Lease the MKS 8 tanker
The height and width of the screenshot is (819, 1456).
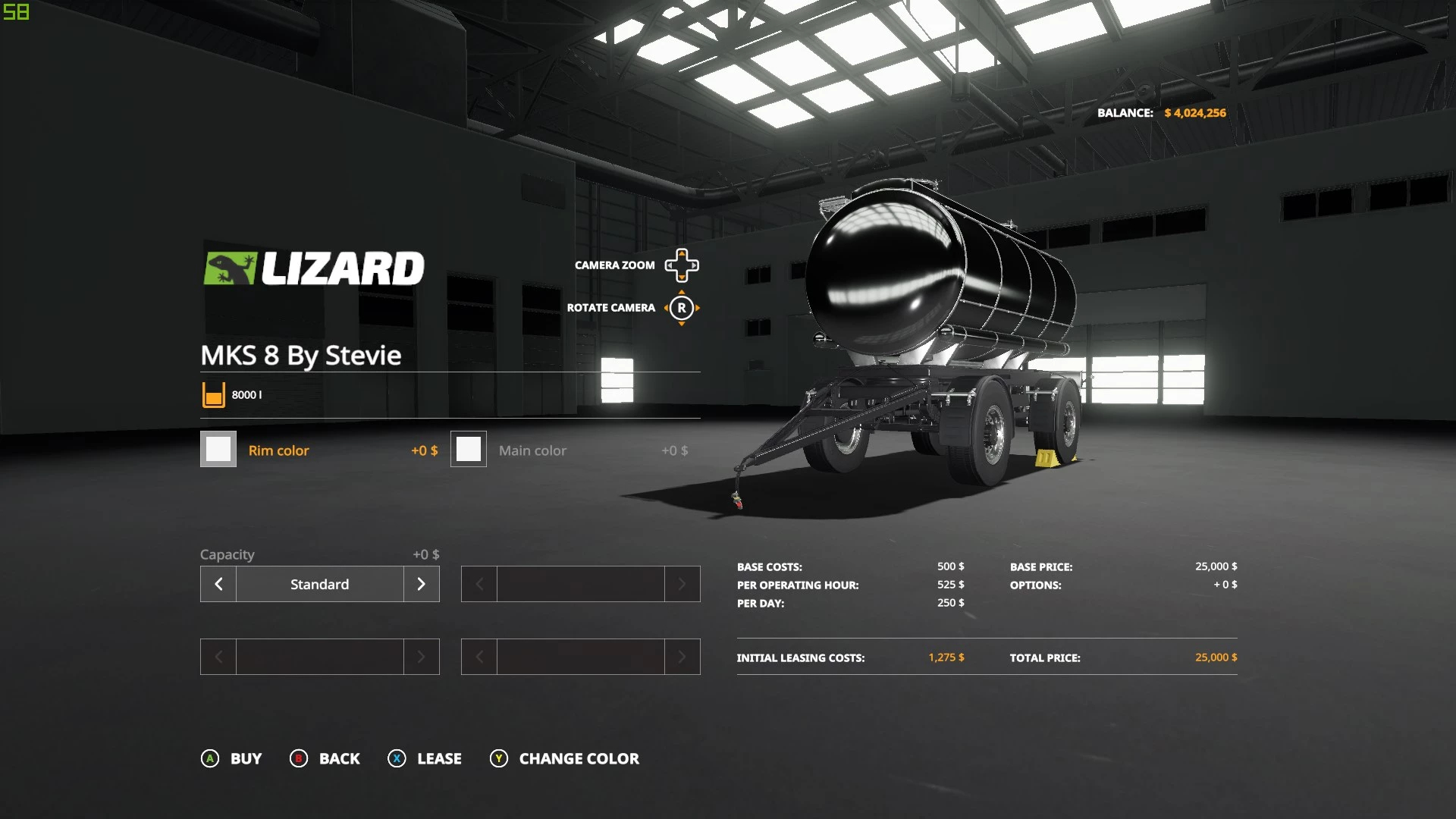click(x=425, y=758)
